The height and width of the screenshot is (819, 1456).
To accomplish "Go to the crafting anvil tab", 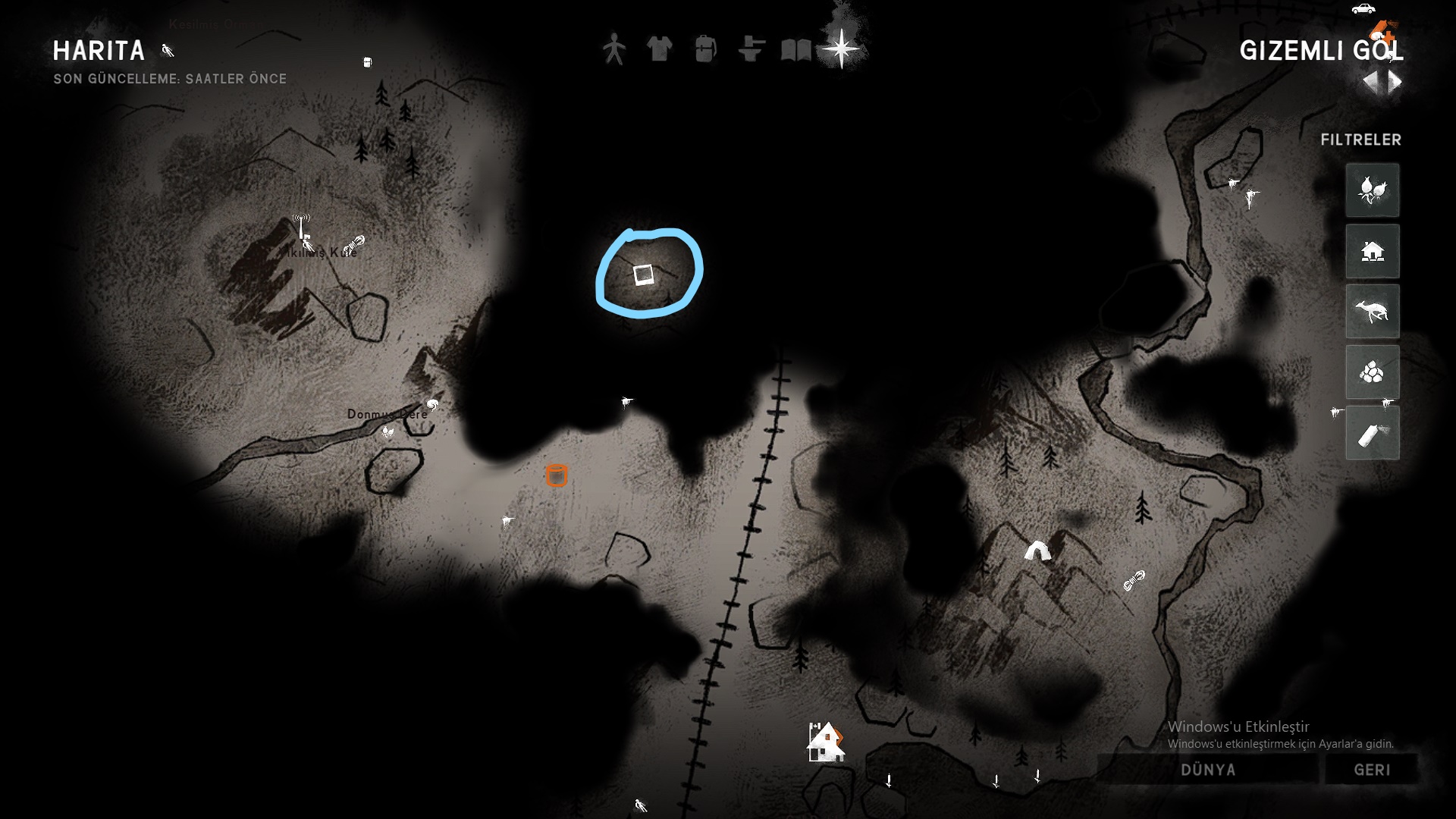I will [751, 49].
